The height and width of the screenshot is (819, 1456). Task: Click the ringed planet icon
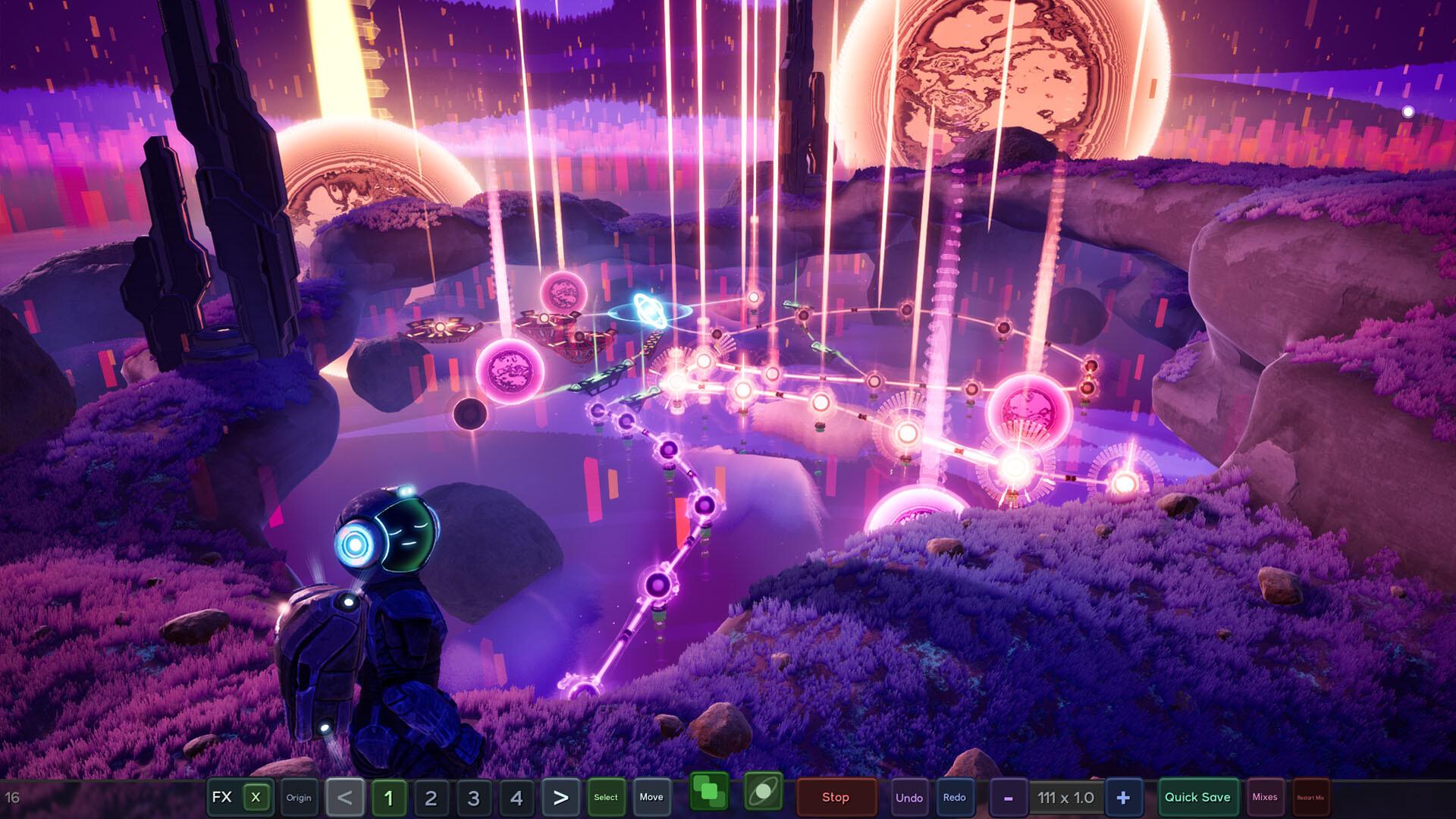click(x=763, y=792)
